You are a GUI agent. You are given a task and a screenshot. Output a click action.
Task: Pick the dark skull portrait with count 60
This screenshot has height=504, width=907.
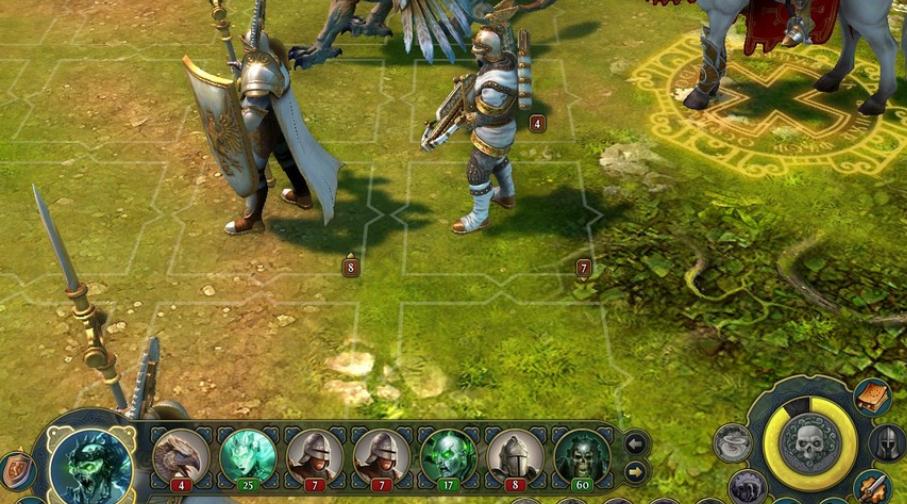[582, 455]
